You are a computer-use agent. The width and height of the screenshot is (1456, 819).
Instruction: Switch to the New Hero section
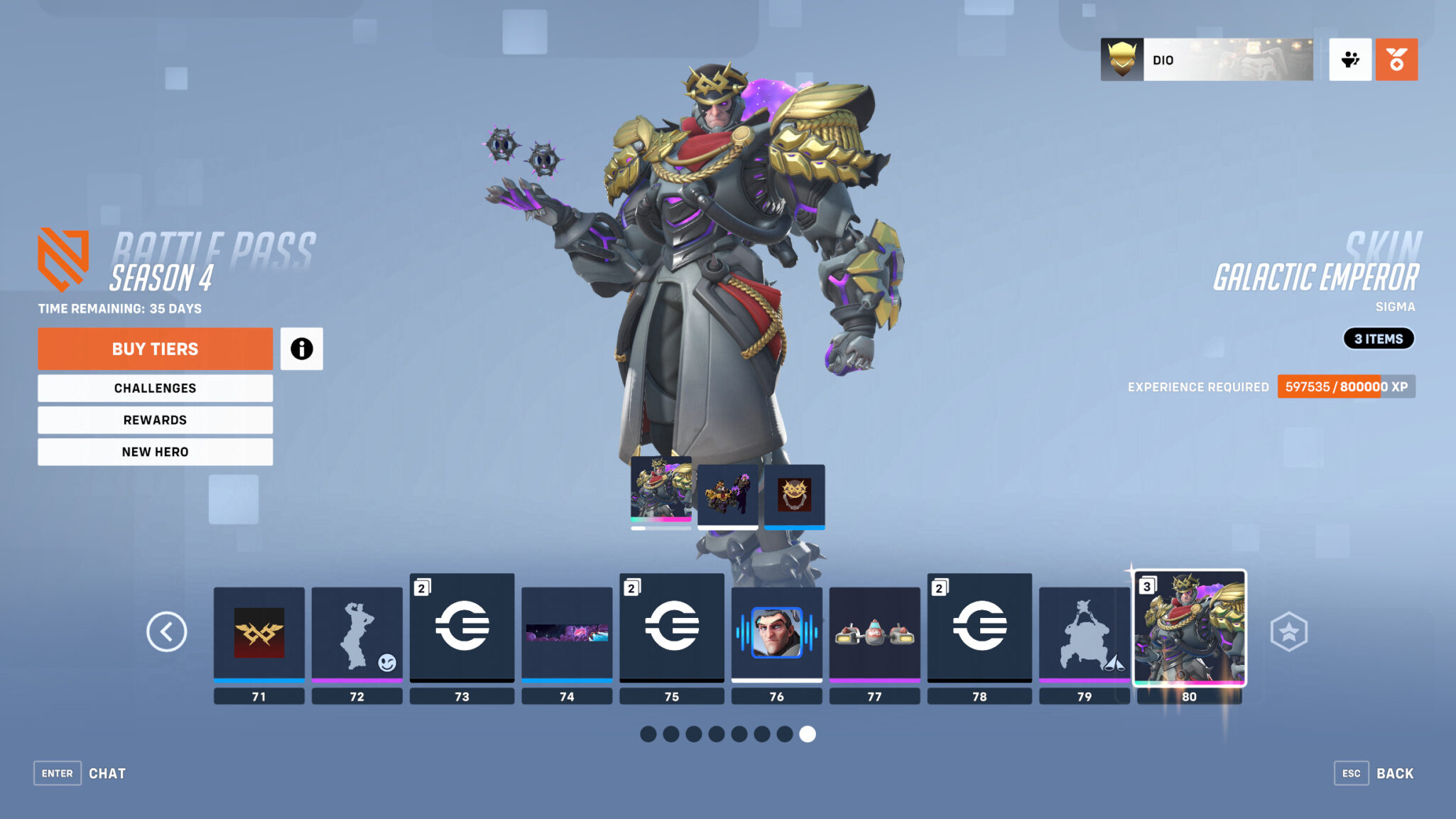click(155, 452)
